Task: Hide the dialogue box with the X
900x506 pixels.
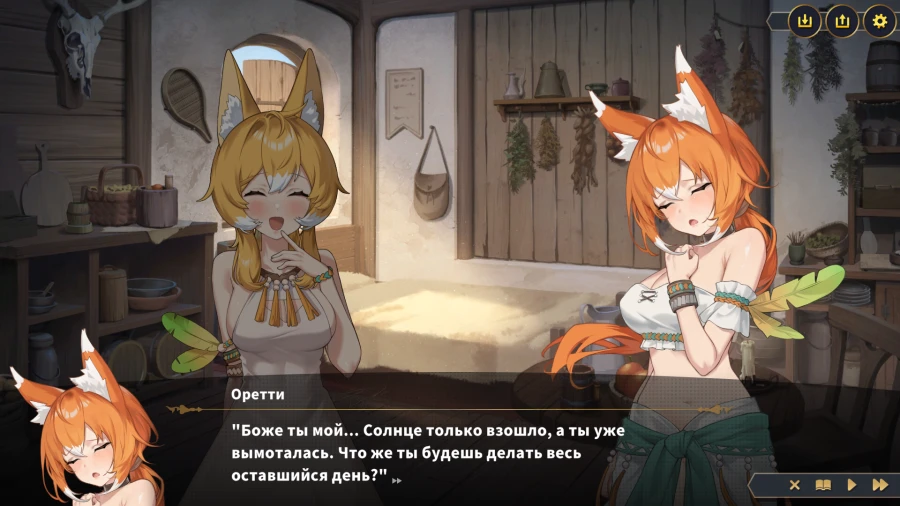Action: tap(795, 485)
